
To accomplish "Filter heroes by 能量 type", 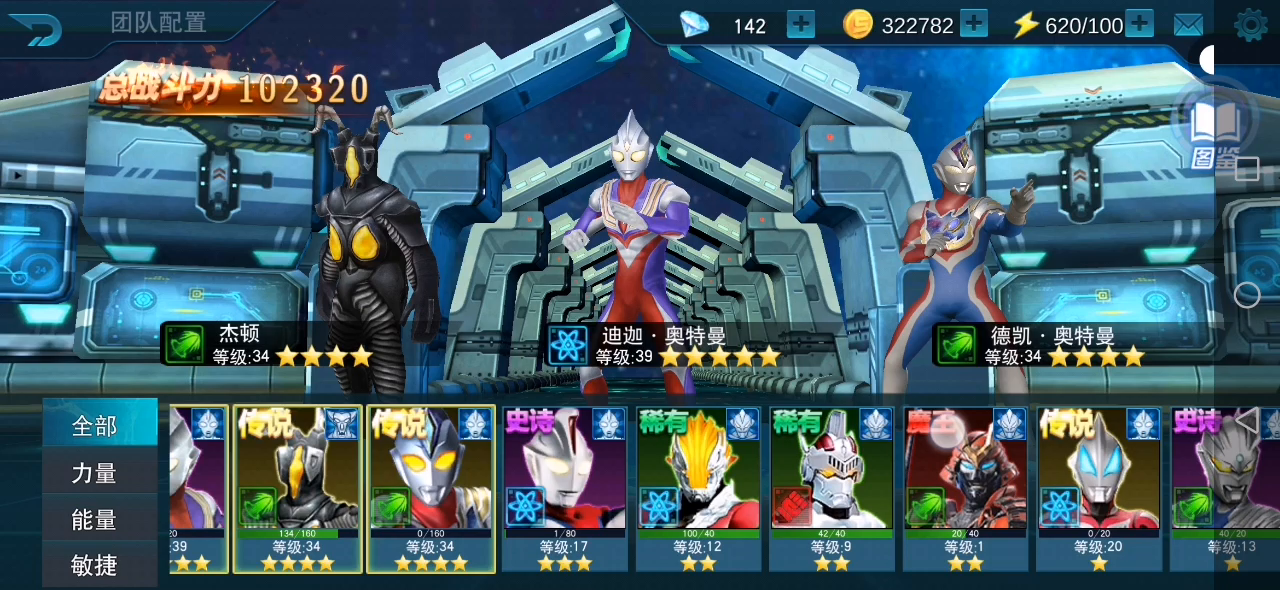I will pyautogui.click(x=96, y=519).
